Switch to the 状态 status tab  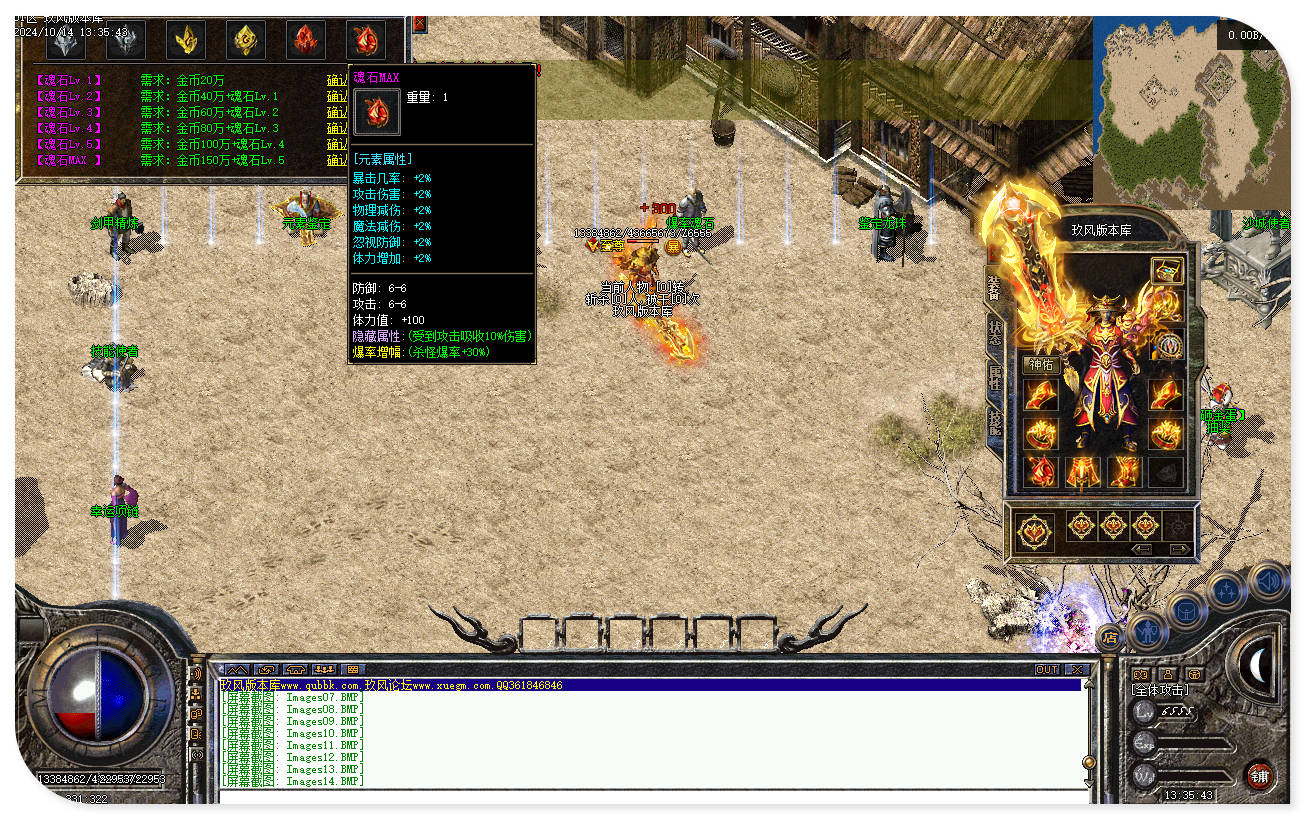click(x=994, y=333)
